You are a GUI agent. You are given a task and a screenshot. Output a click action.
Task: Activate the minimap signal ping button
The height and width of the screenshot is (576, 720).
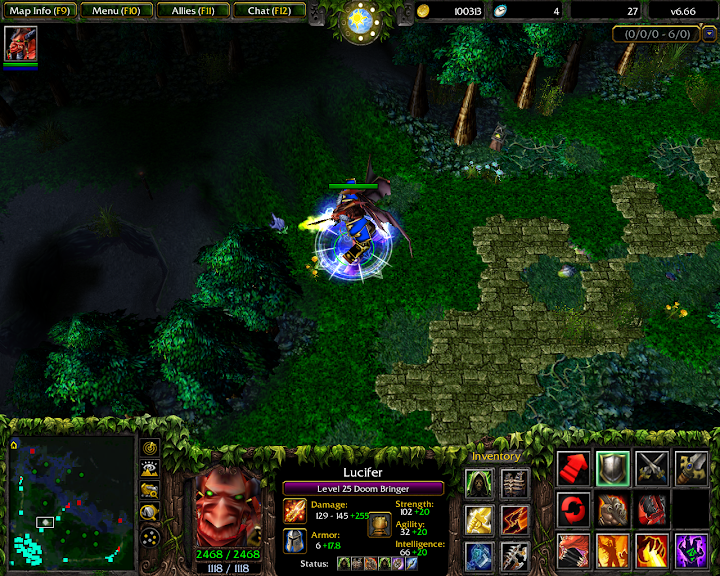pyautogui.click(x=151, y=447)
